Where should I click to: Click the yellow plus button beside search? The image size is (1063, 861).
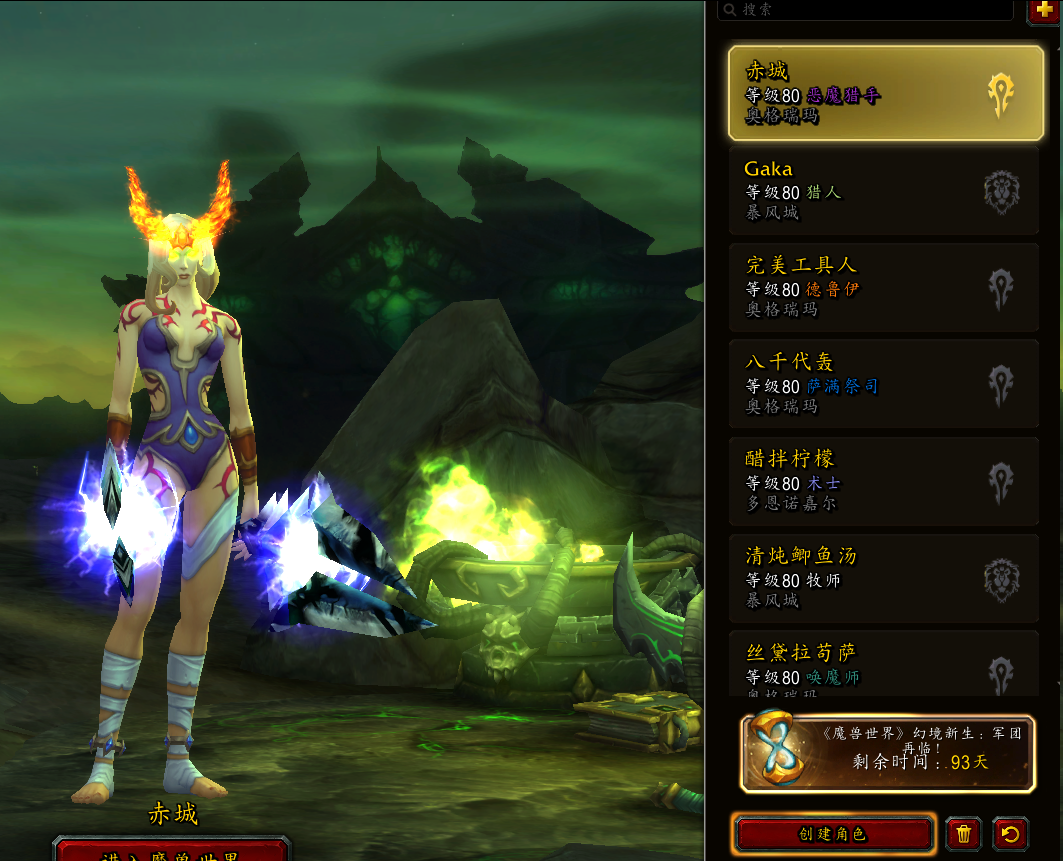(x=1044, y=9)
